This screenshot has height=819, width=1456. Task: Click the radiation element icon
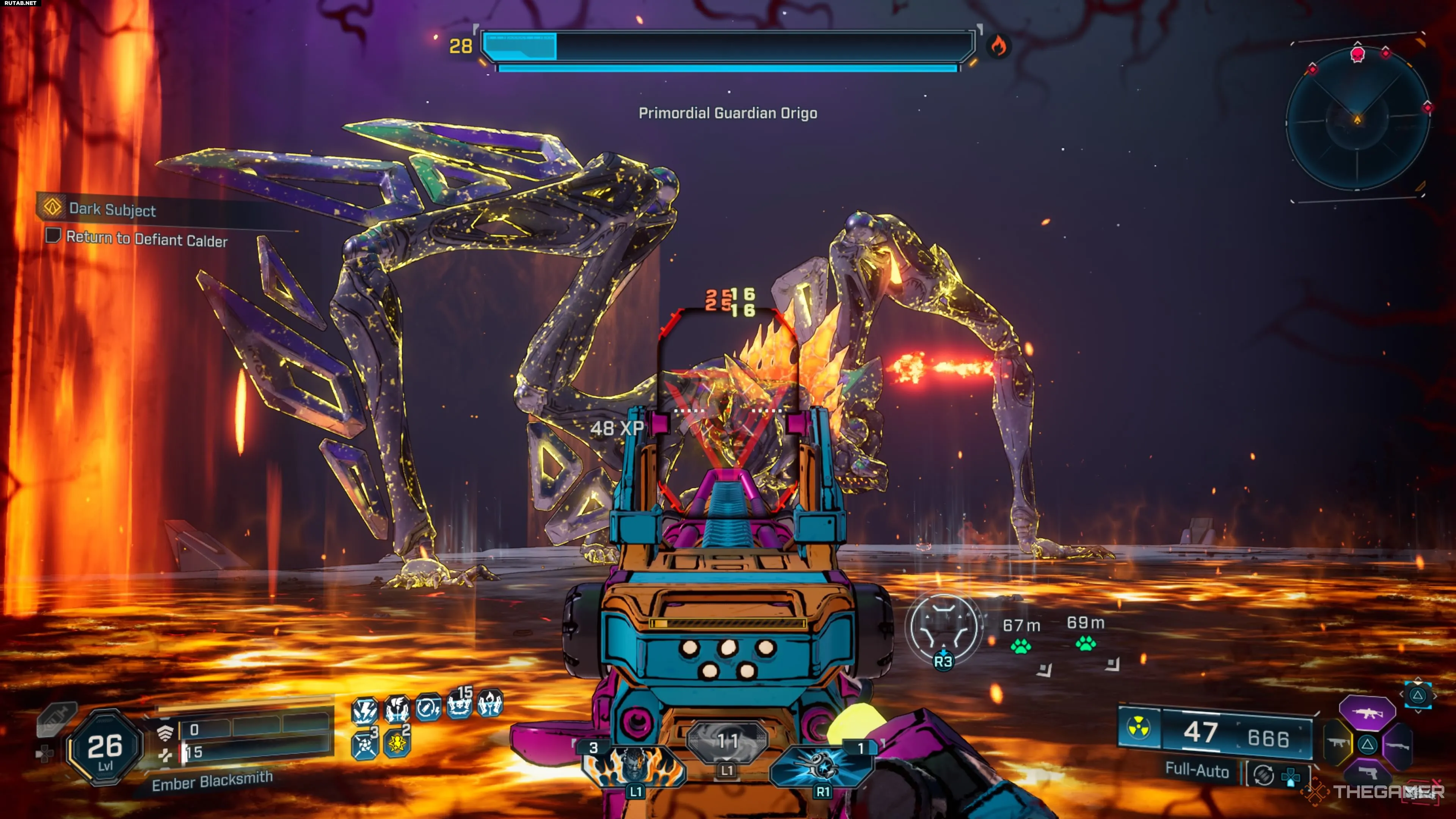point(1138,728)
